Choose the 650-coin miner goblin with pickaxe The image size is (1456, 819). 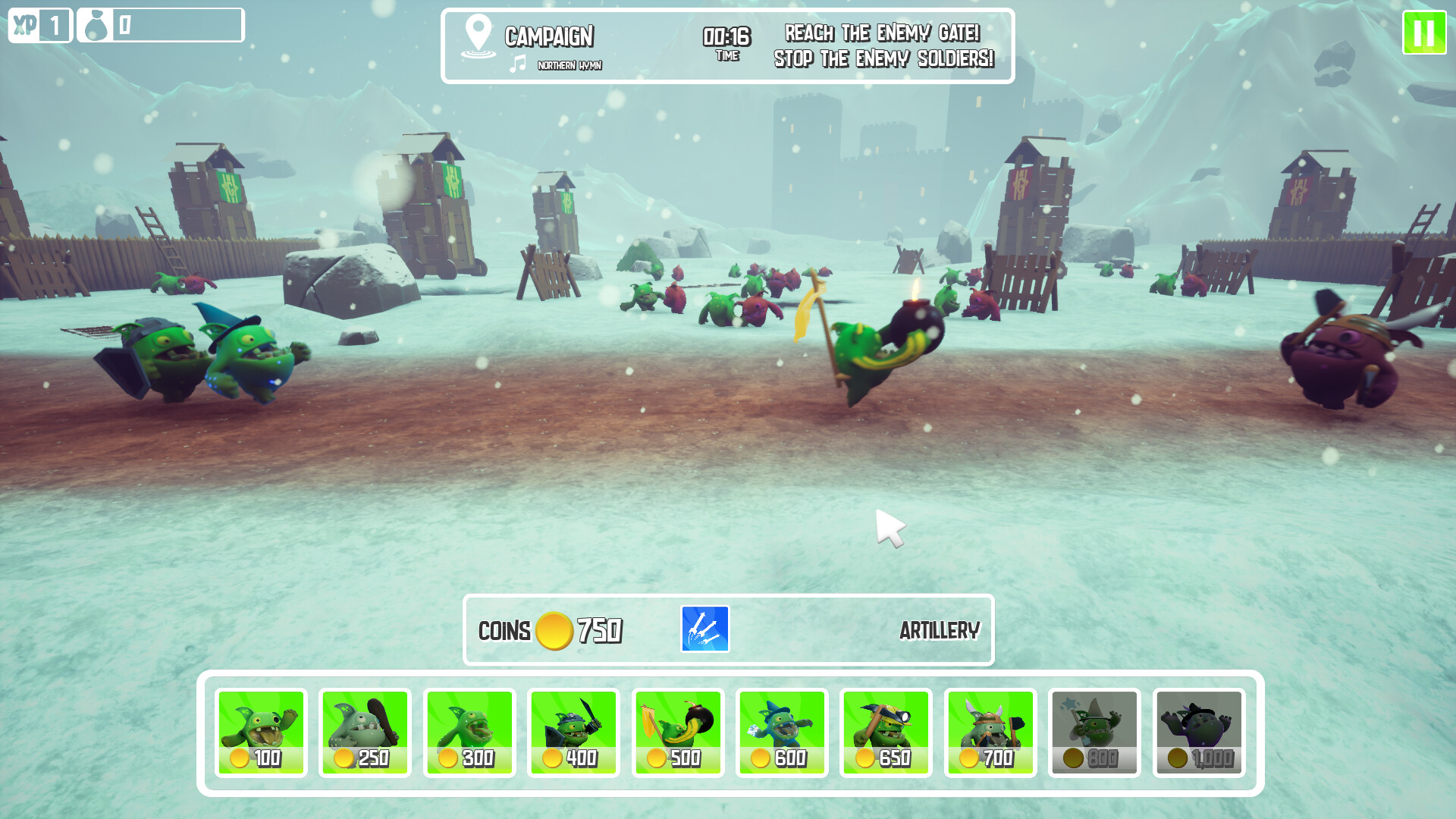pos(886,732)
